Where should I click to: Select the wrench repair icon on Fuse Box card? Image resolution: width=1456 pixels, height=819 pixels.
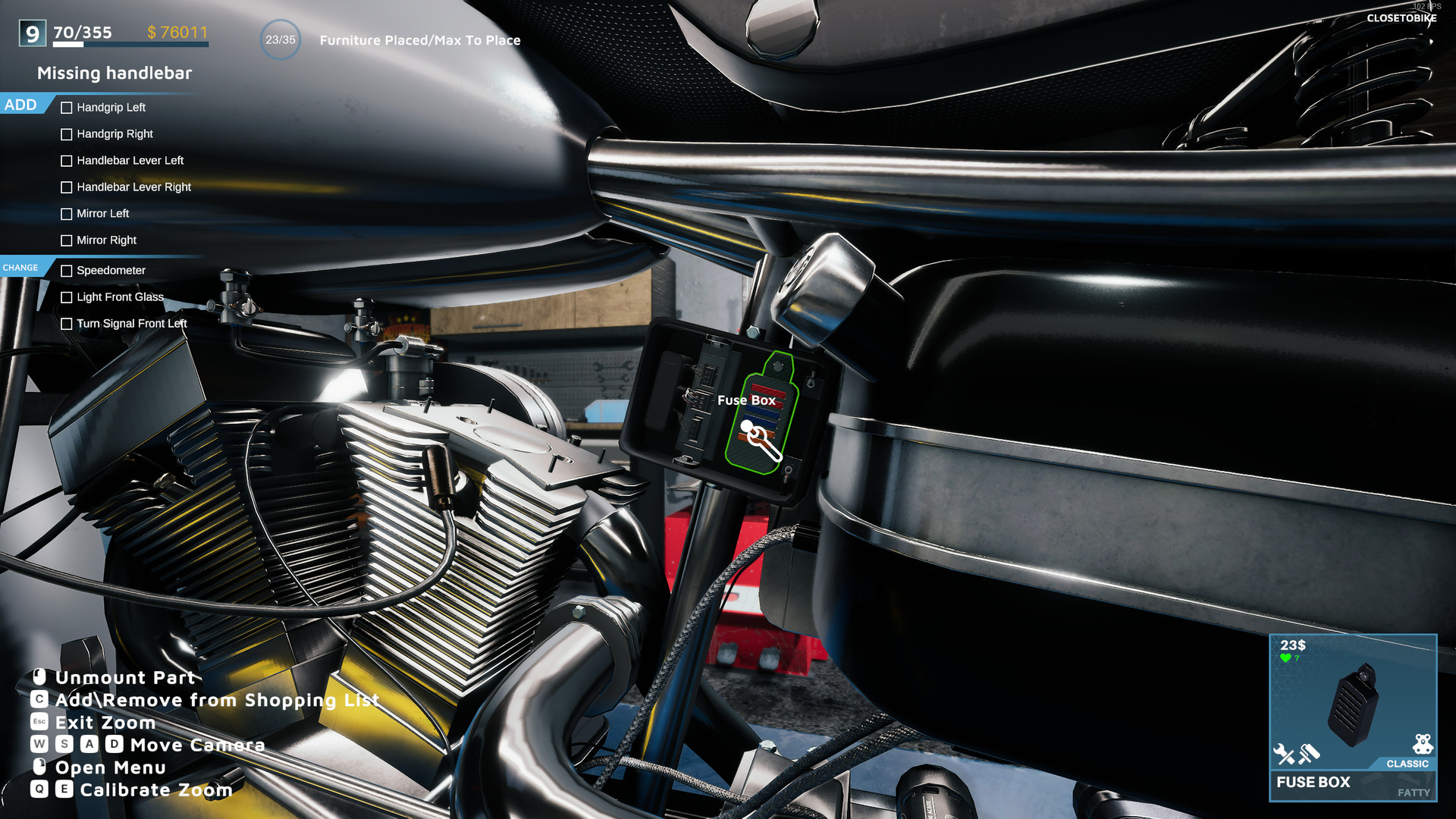1285,753
